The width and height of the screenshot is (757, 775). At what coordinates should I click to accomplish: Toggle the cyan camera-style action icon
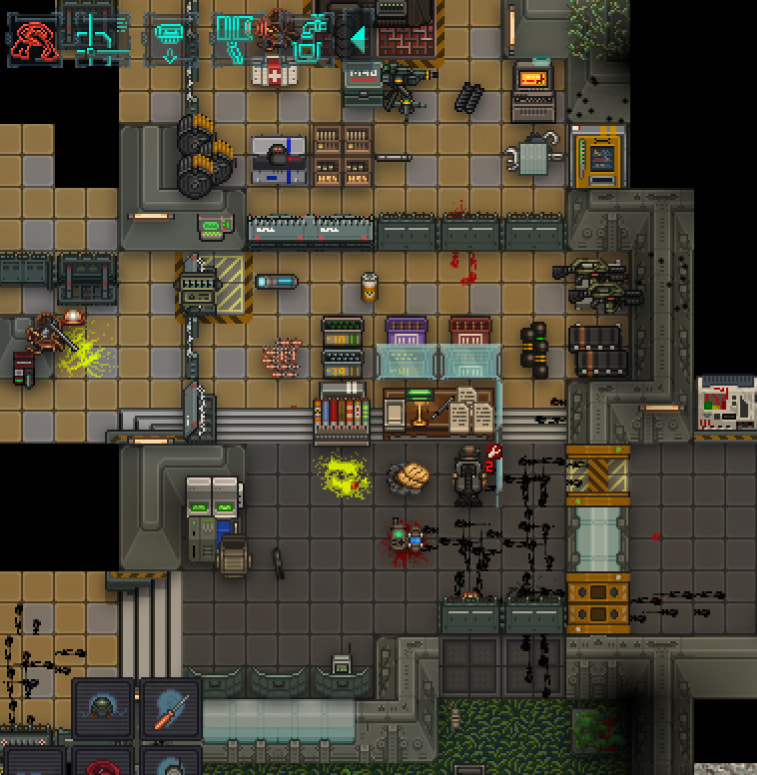[x=236, y=38]
